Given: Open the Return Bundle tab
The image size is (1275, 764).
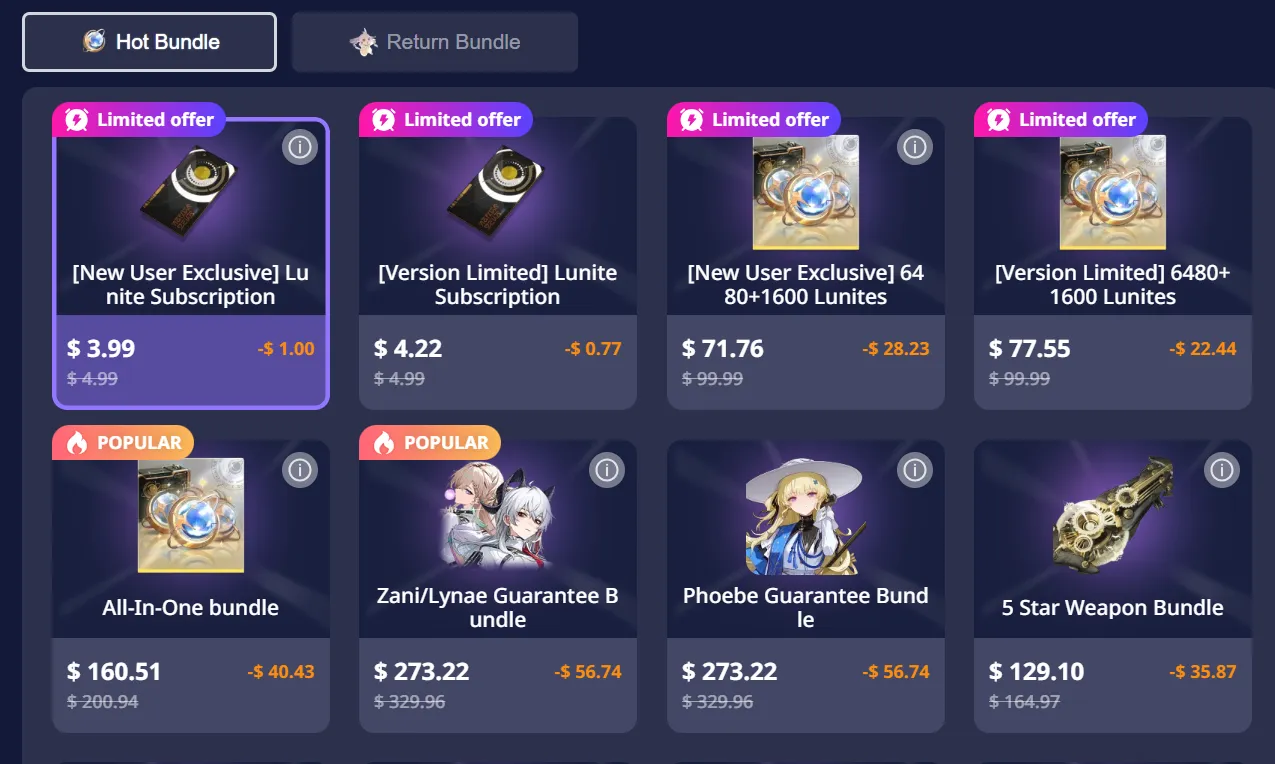Looking at the screenshot, I should pos(434,42).
